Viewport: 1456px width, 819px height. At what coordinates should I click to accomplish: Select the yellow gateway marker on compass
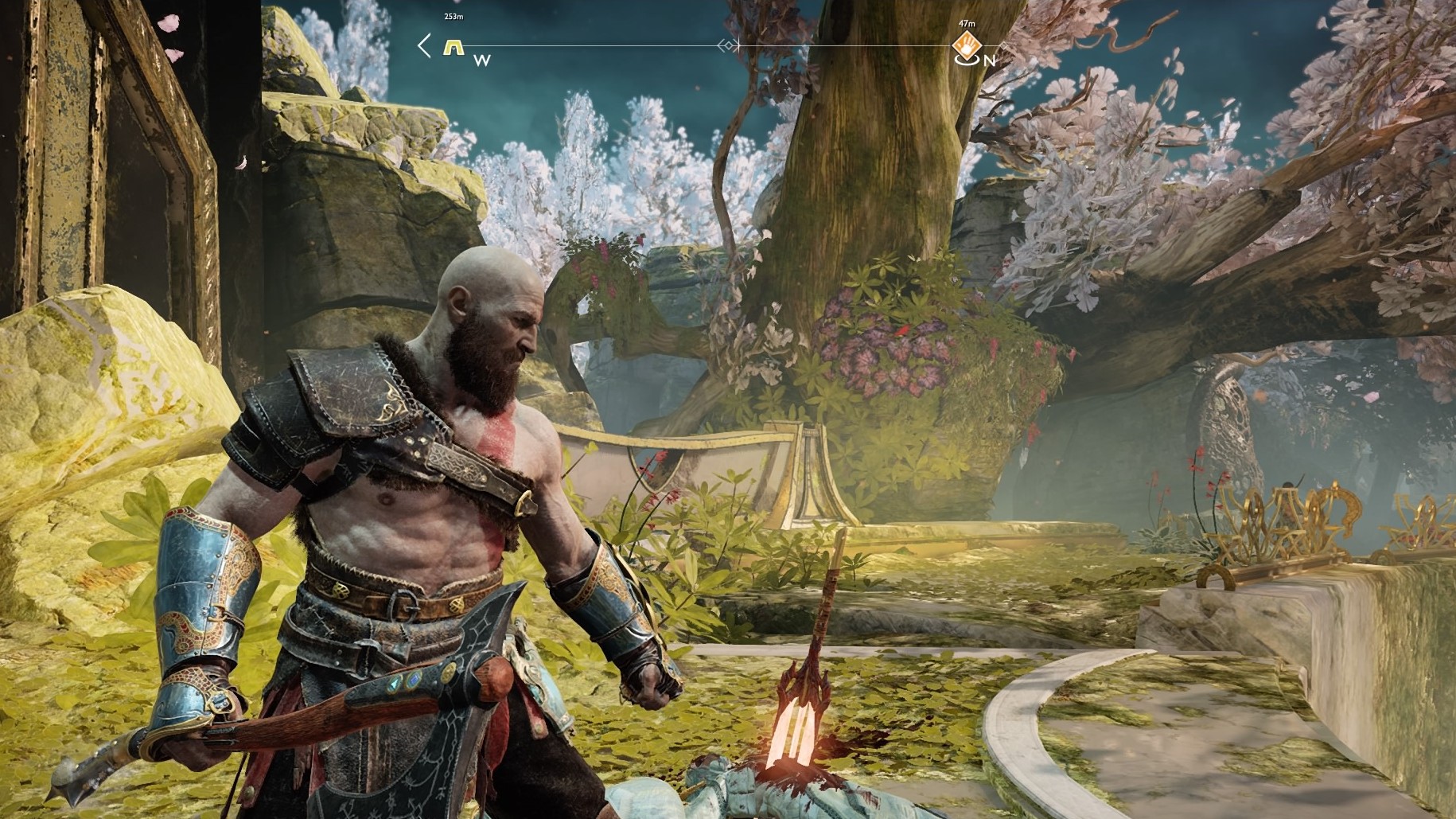click(x=454, y=47)
